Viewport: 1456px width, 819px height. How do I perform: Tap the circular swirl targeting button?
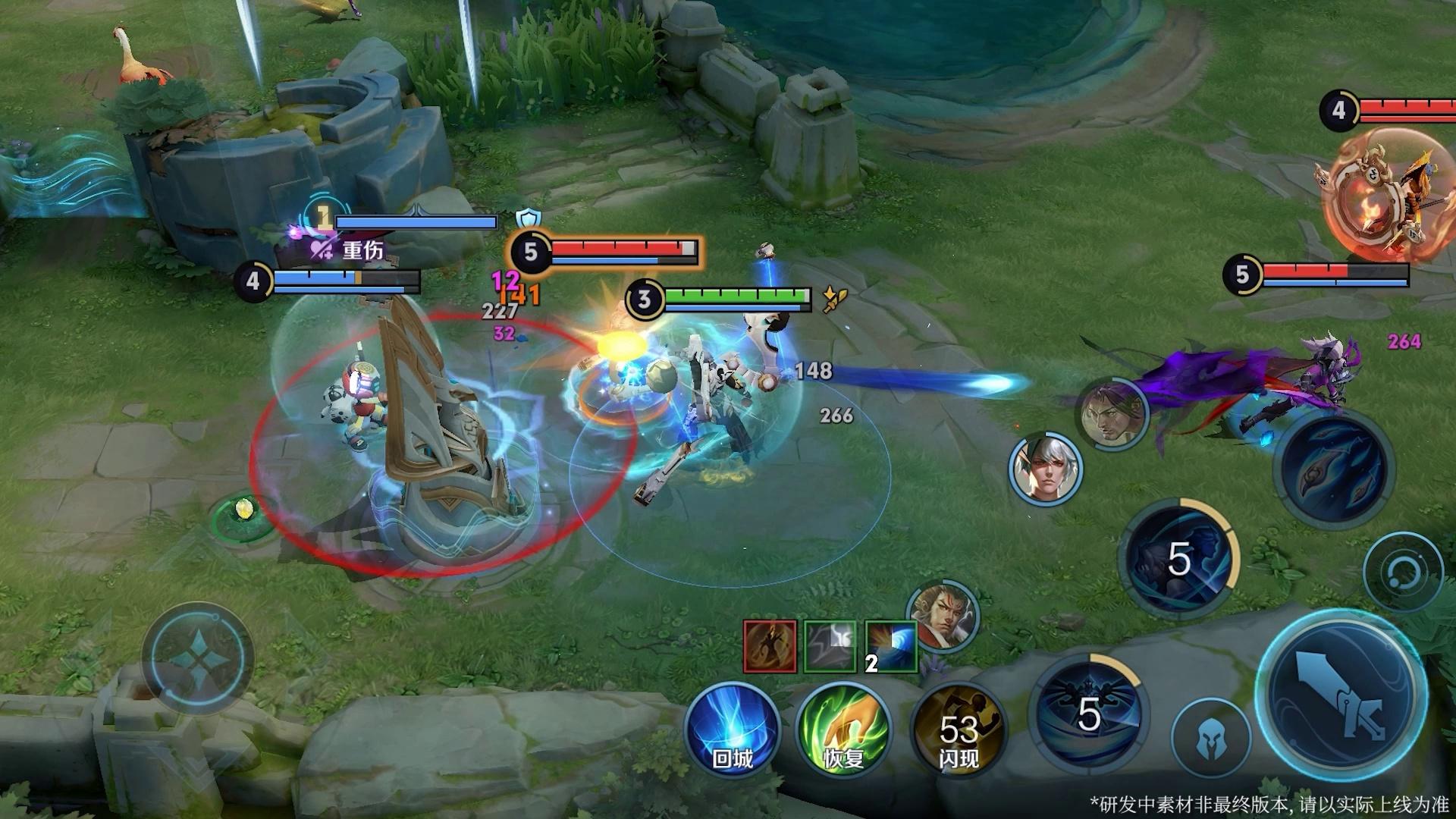(1403, 572)
